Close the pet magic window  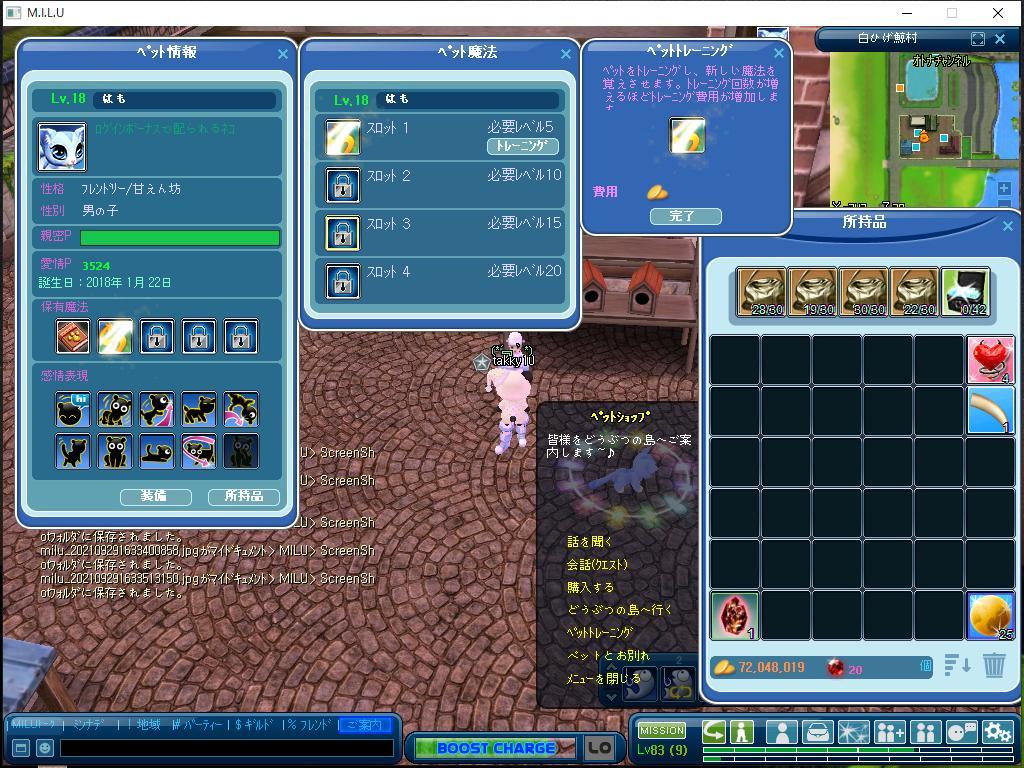[x=566, y=54]
